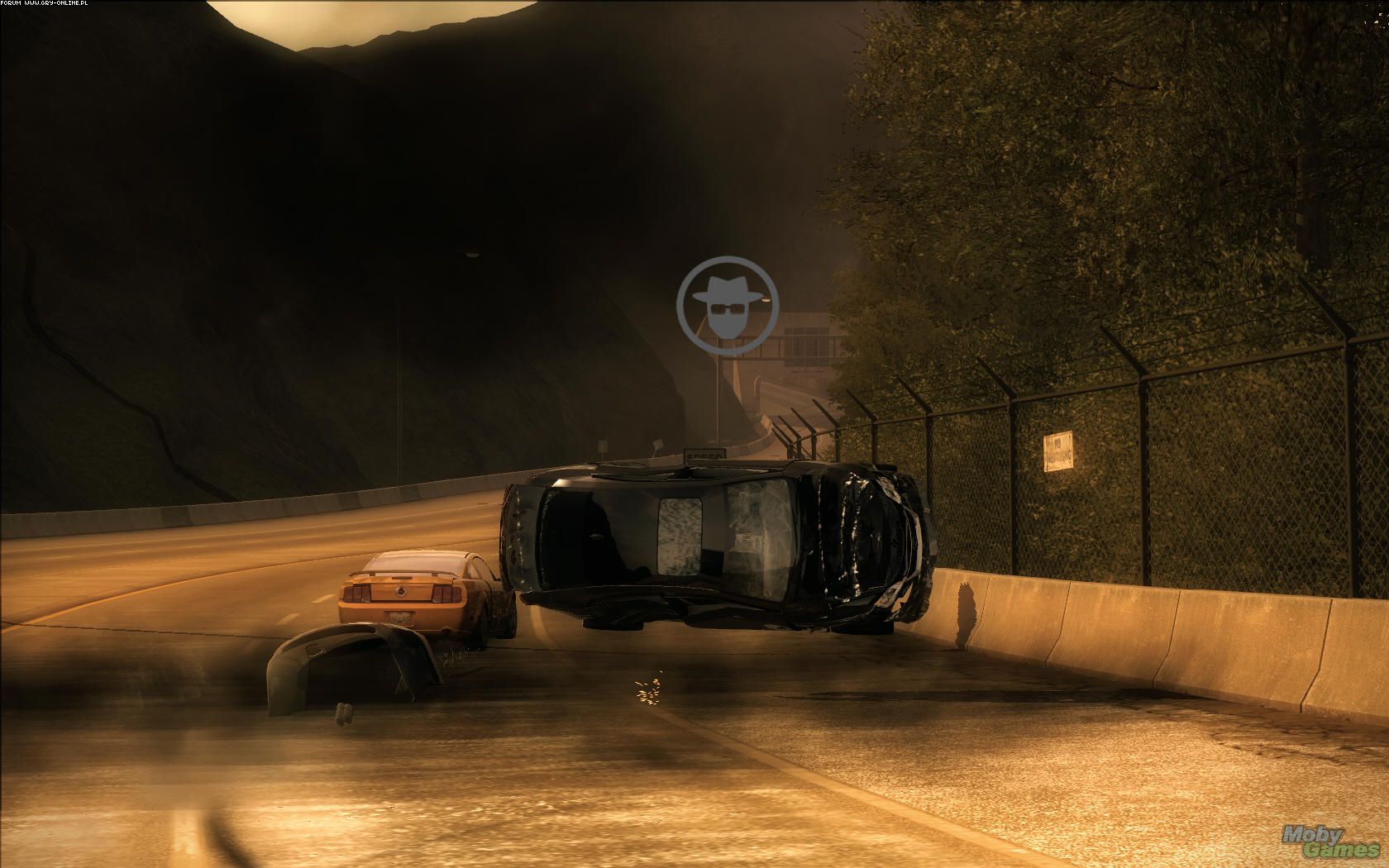Click the undercover agent target marker icon

click(728, 306)
